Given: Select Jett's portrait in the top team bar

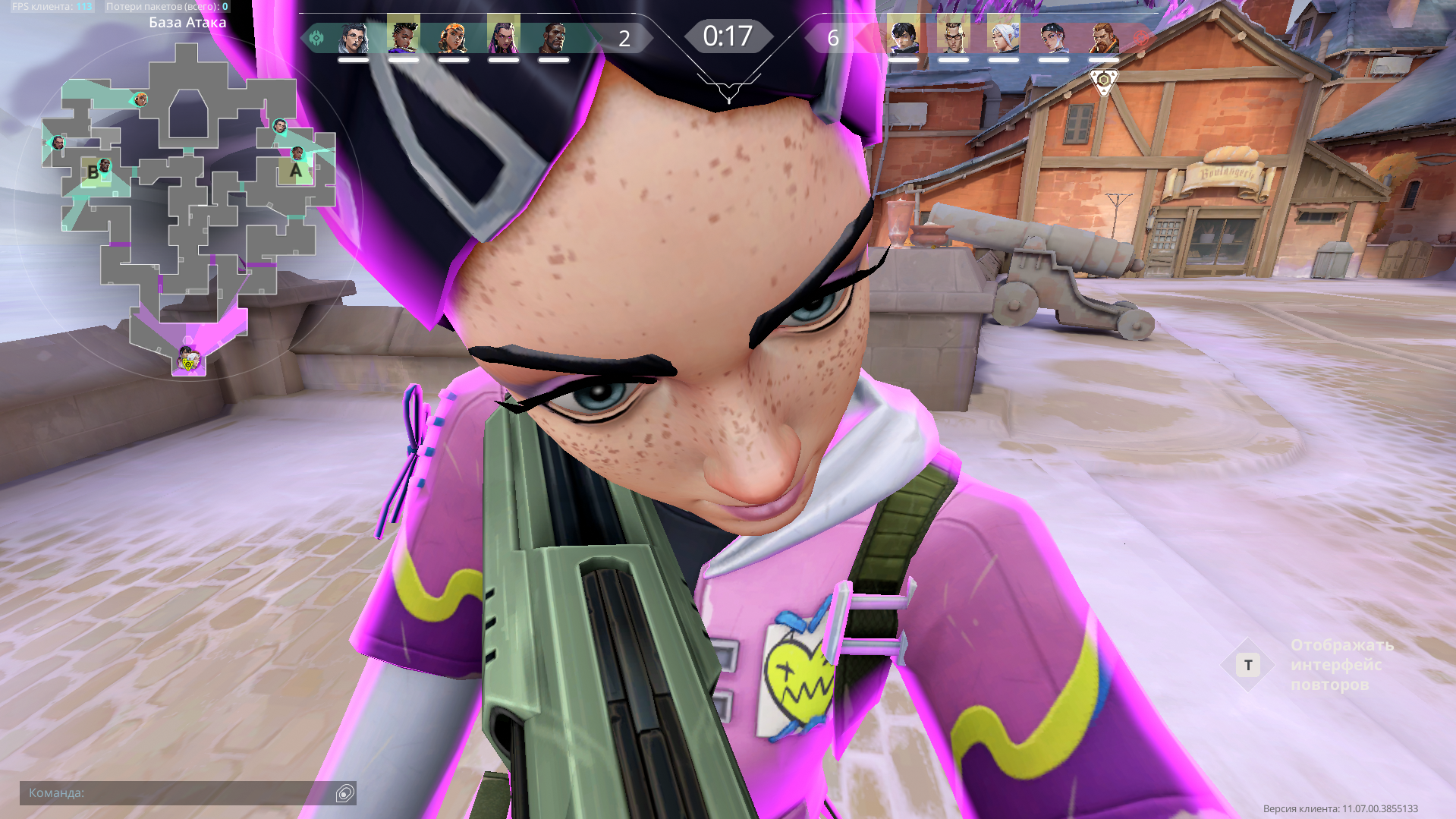Looking at the screenshot, I should [1003, 36].
